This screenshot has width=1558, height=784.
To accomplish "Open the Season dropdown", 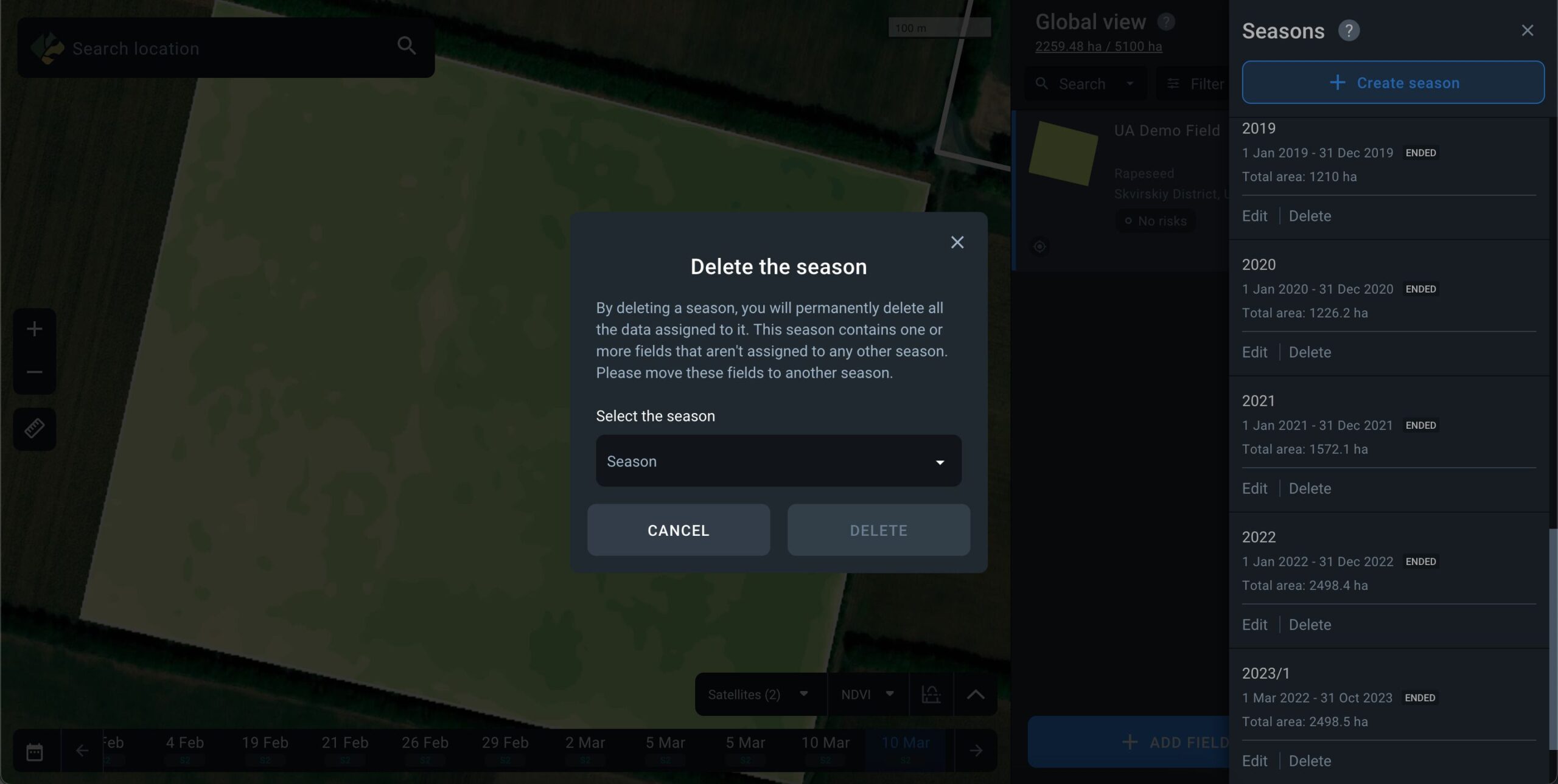I will (x=778, y=461).
